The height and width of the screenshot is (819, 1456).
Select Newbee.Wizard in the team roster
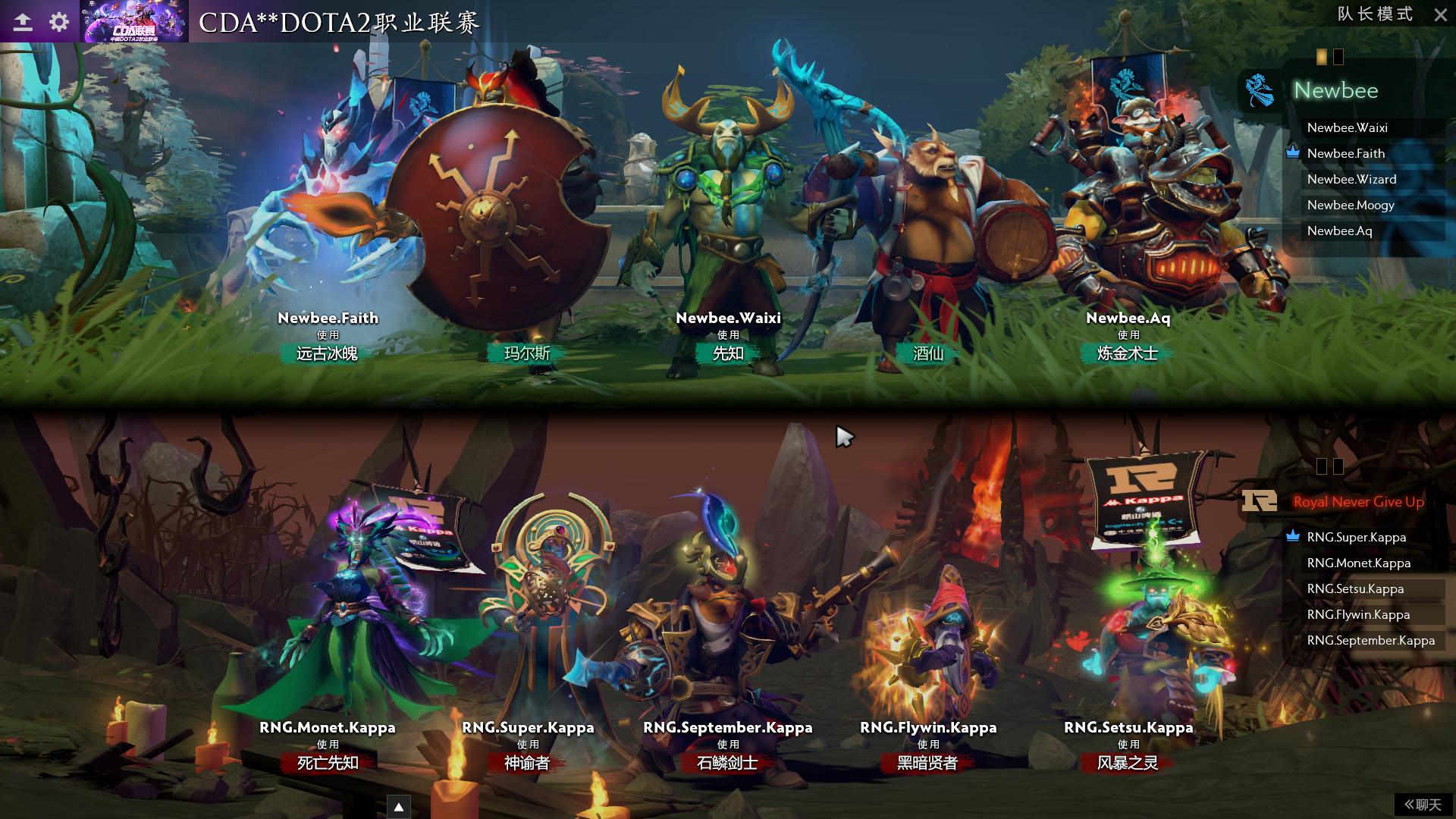point(1351,179)
